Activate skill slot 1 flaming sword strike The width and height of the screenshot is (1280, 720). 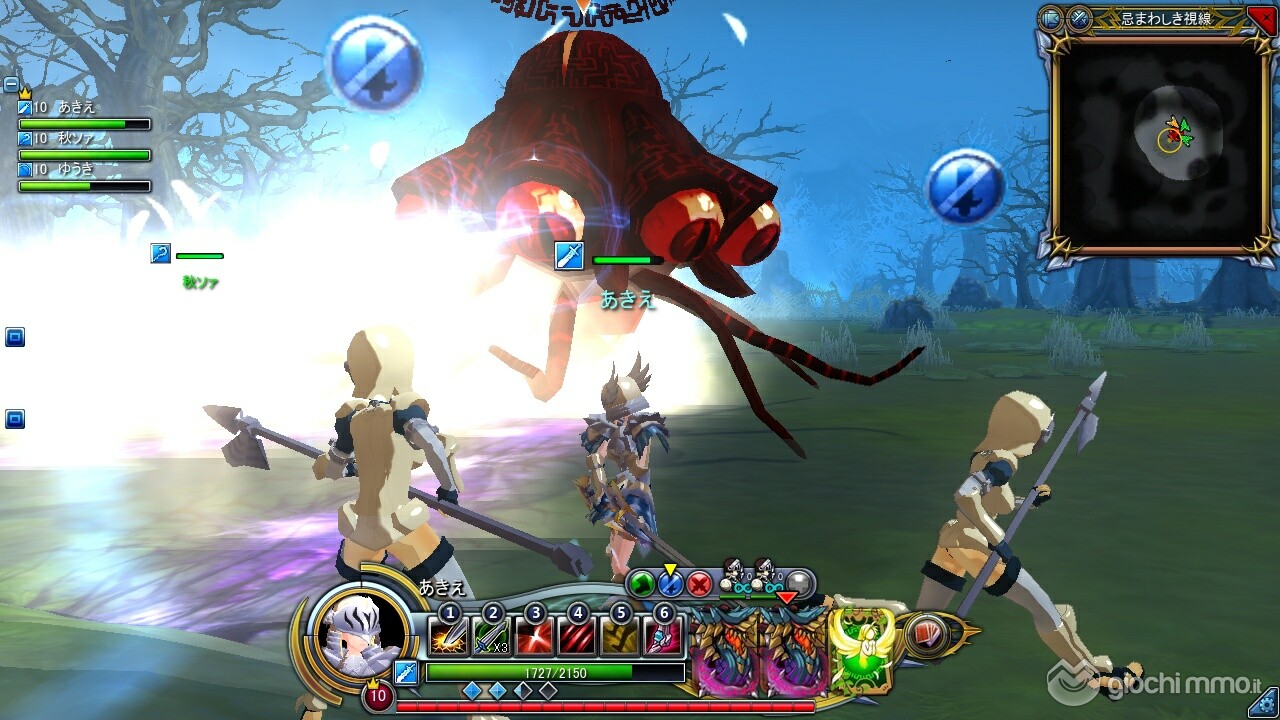(448, 637)
